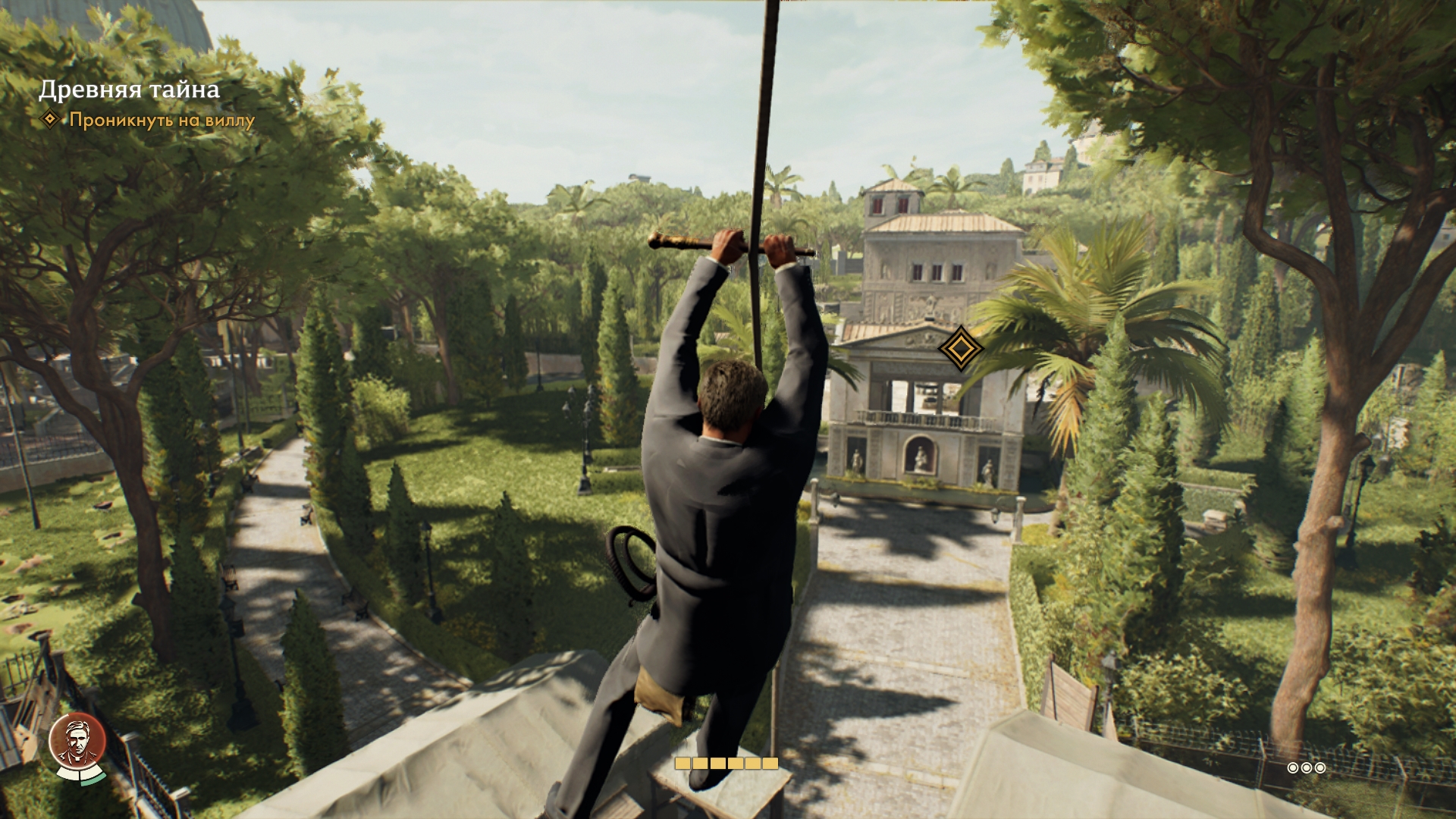Open the character disguise portrait icon
The width and height of the screenshot is (1456, 819).
pyautogui.click(x=77, y=745)
